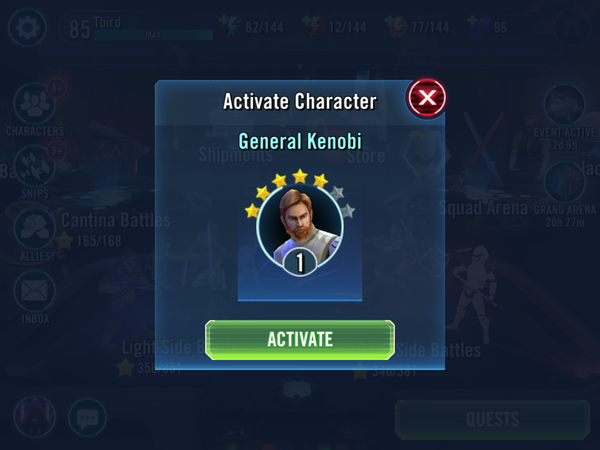Open the chat speech bubble

point(87,419)
